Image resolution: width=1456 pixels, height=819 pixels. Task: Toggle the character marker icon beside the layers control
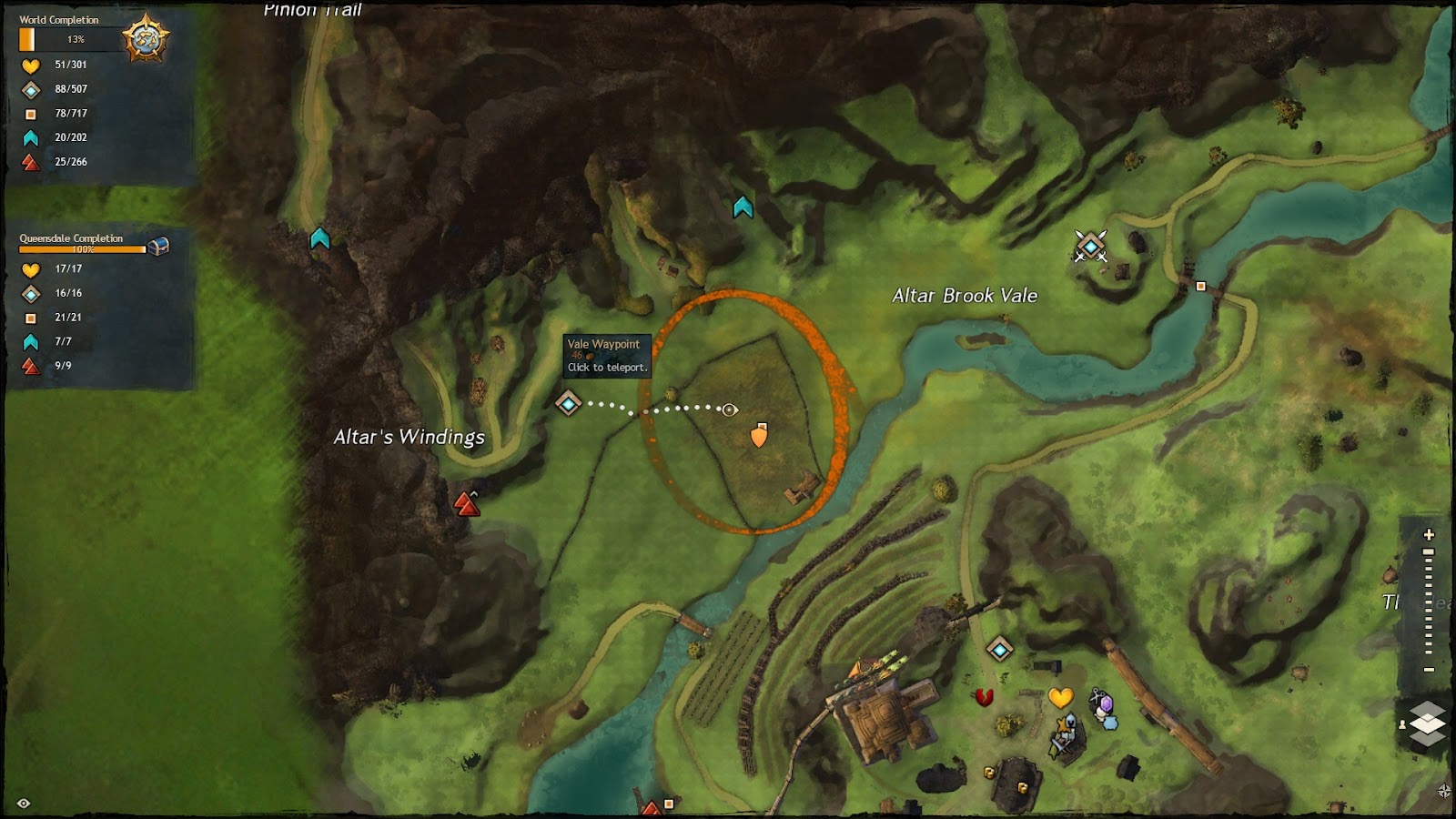click(1402, 724)
